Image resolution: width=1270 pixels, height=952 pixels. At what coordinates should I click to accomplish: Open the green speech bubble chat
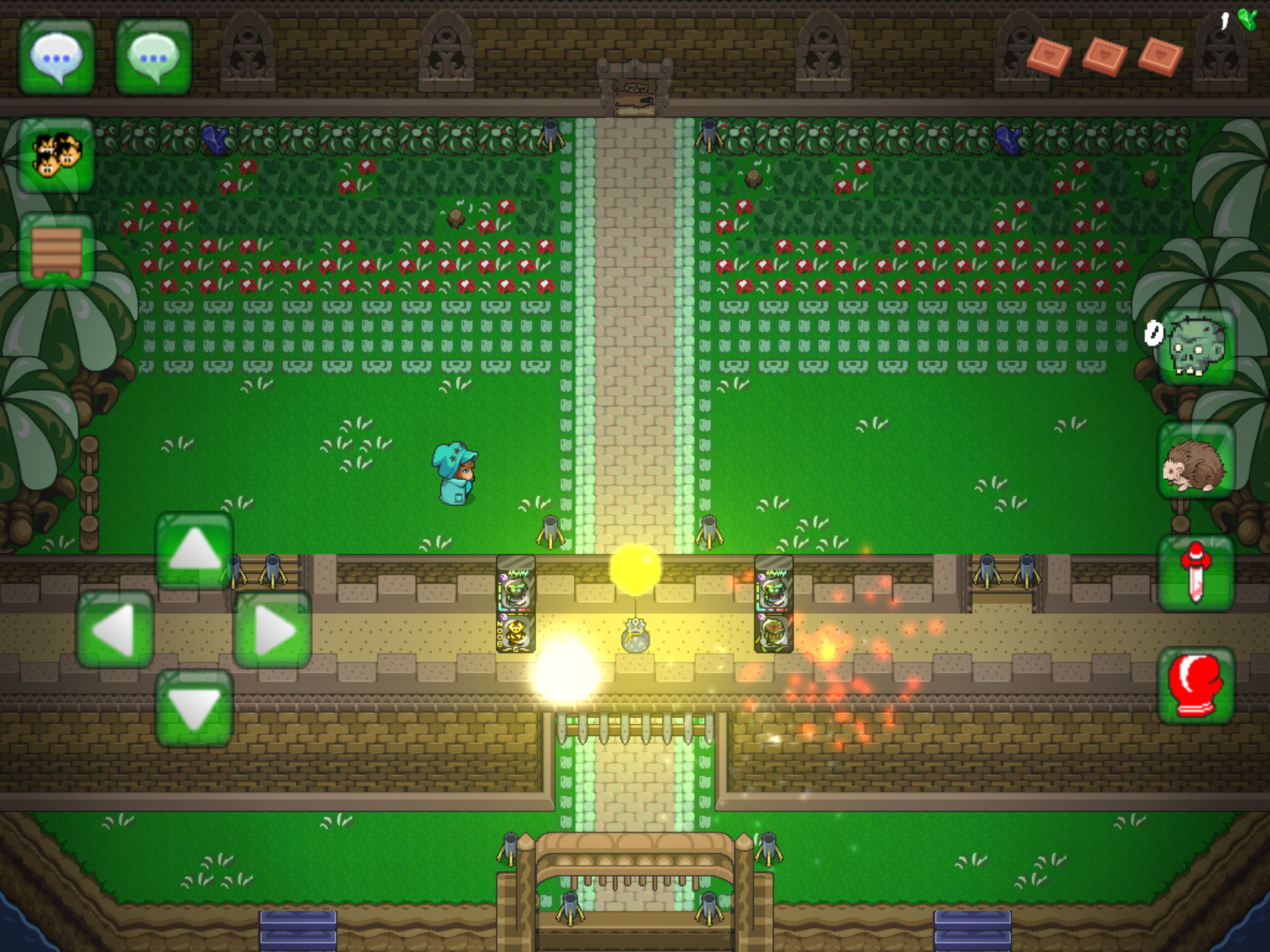tap(153, 57)
